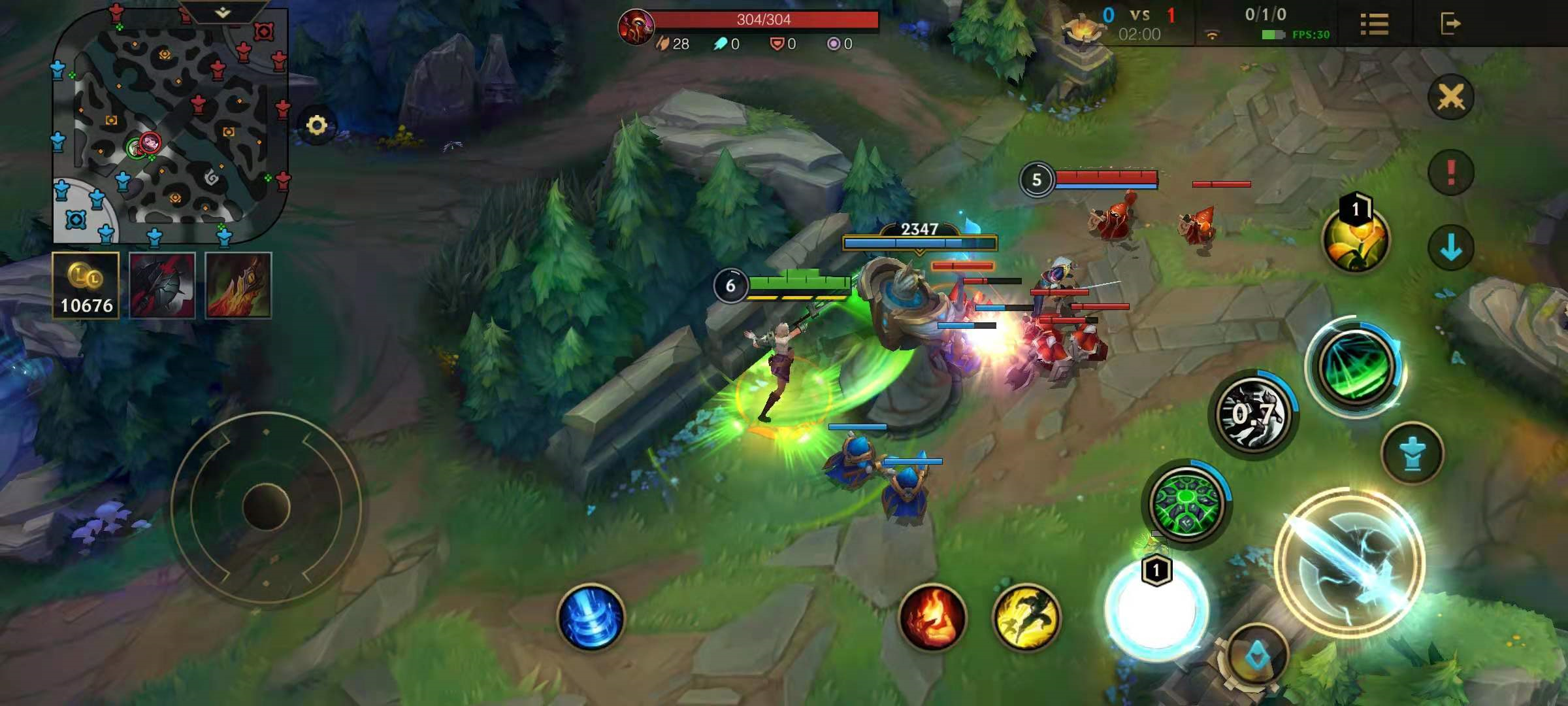
Task: Target turrets with the tower attack button
Action: [1412, 453]
